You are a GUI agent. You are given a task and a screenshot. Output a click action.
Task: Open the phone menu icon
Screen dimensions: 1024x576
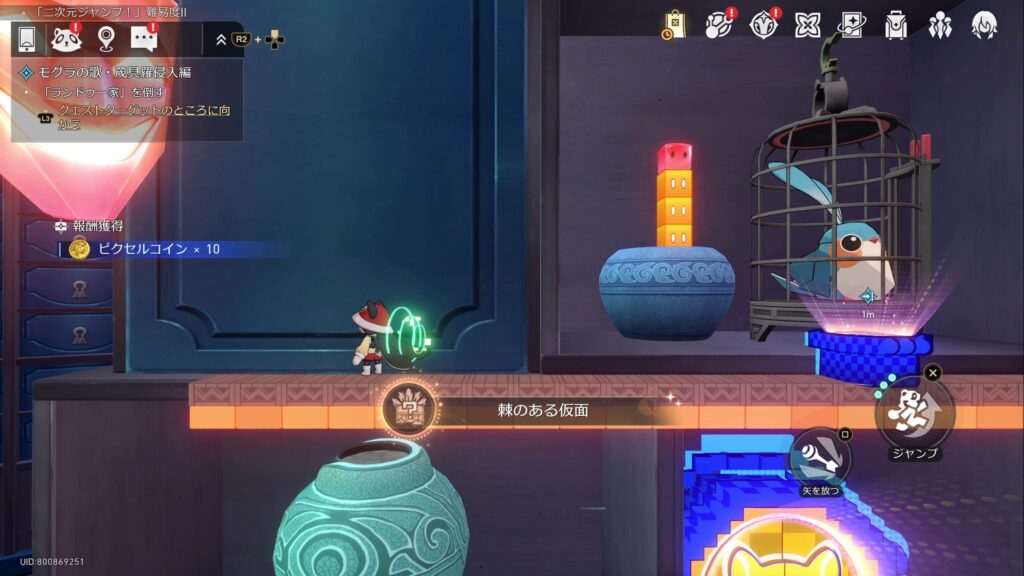[x=27, y=39]
